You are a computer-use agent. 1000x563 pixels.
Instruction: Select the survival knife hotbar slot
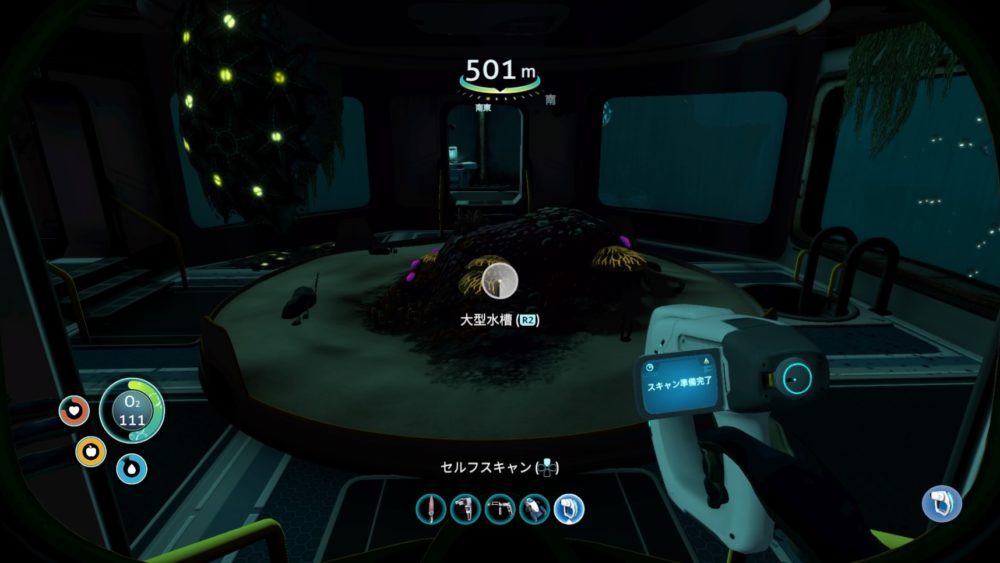coord(431,510)
